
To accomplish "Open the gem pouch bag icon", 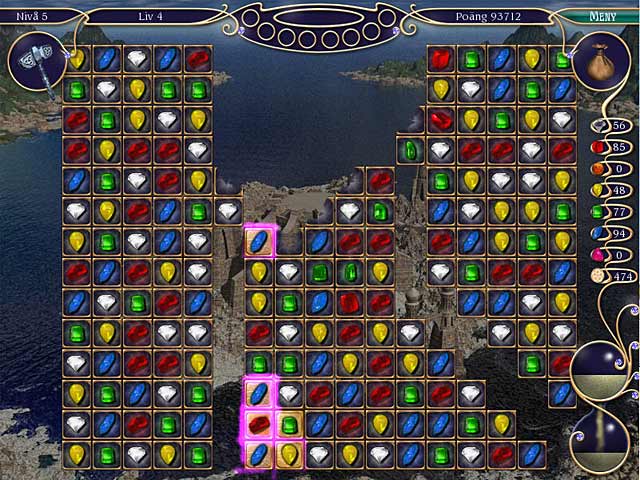I will click(x=601, y=60).
